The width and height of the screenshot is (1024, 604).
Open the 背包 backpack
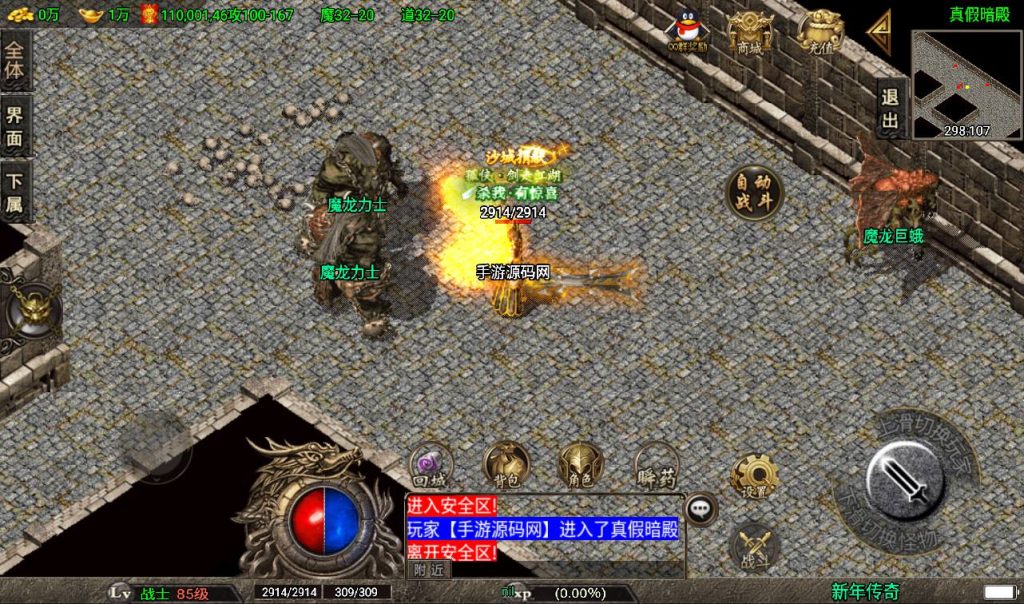(x=506, y=466)
